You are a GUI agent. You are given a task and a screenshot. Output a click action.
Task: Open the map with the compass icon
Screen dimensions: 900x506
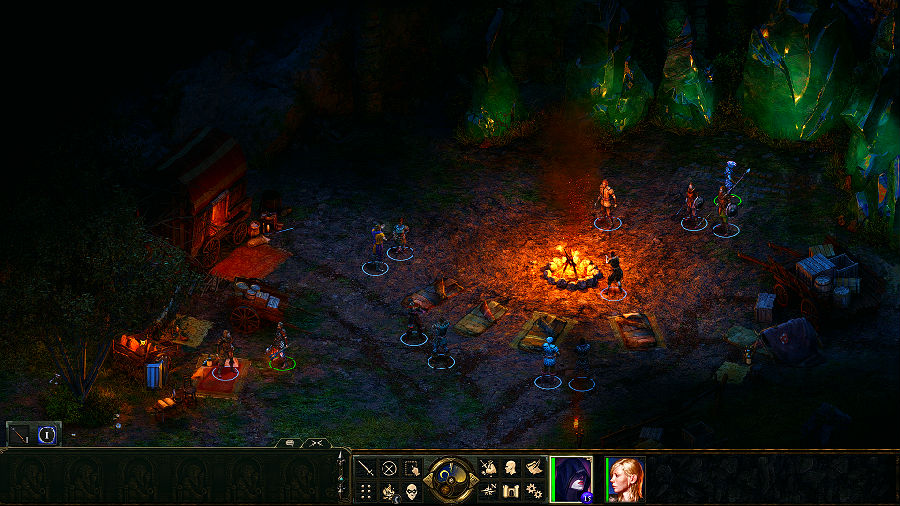pyautogui.click(x=487, y=491)
